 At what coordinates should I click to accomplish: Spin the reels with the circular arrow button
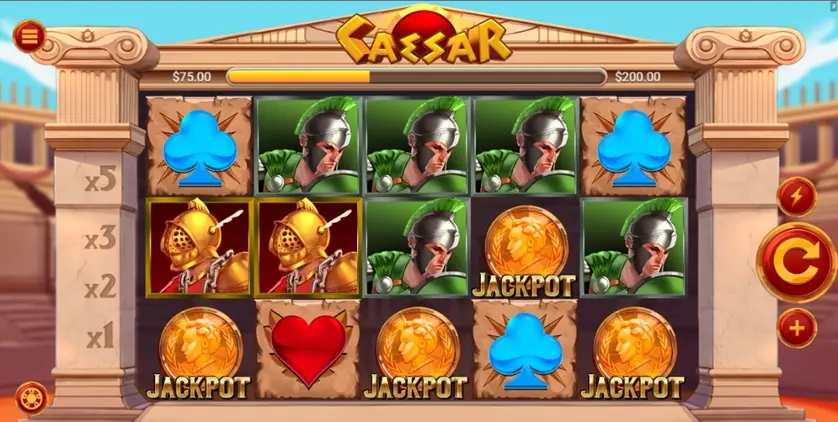796,262
